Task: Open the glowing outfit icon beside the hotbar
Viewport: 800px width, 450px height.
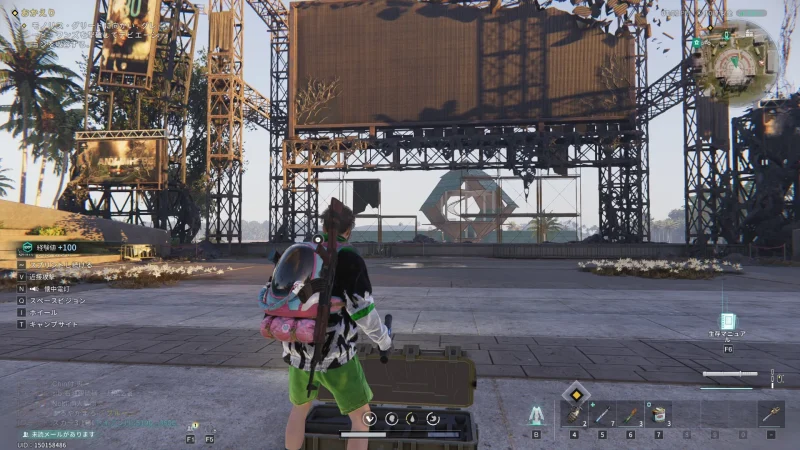Action: [x=536, y=414]
